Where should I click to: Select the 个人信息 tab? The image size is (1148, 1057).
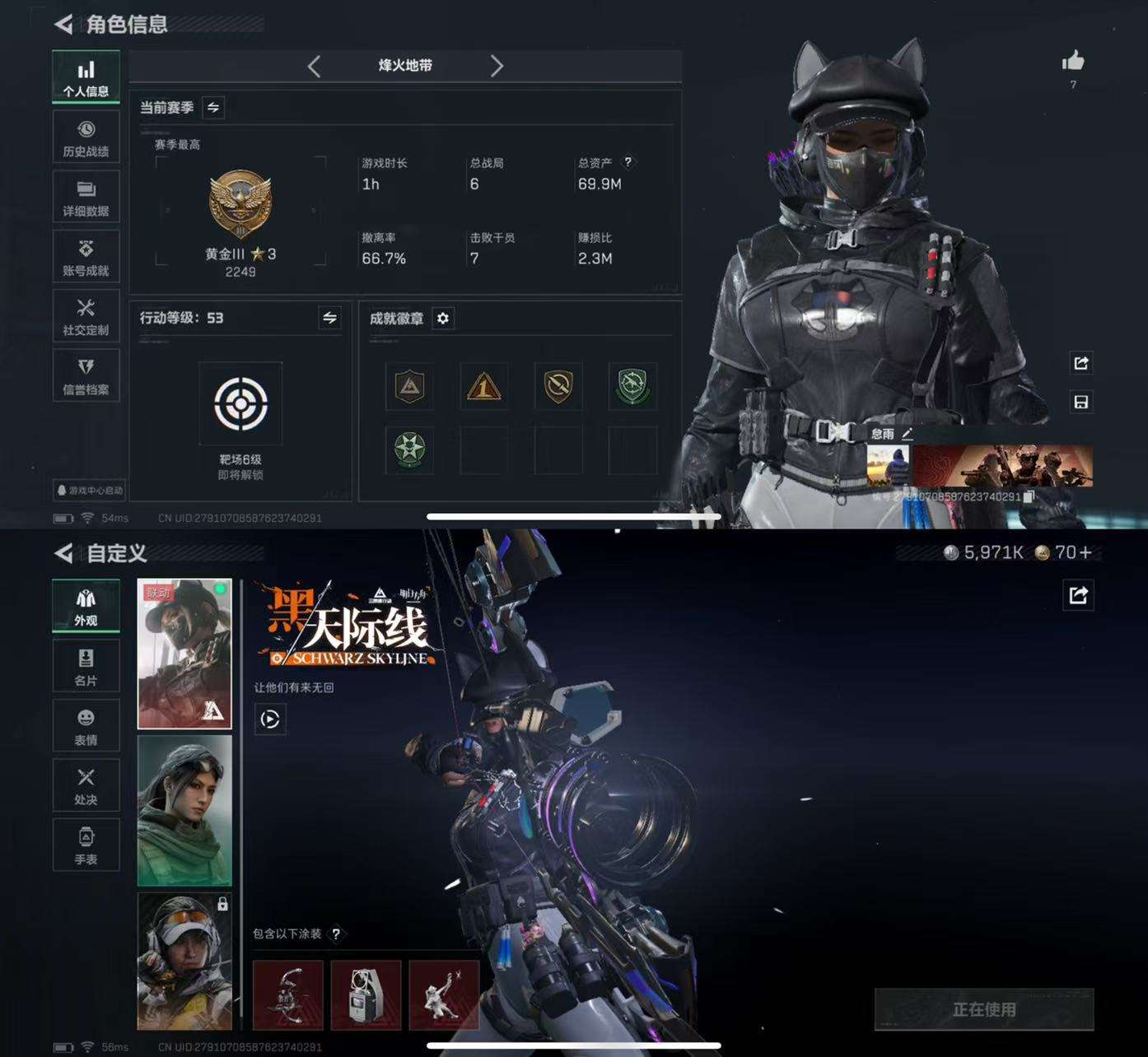coord(86,76)
